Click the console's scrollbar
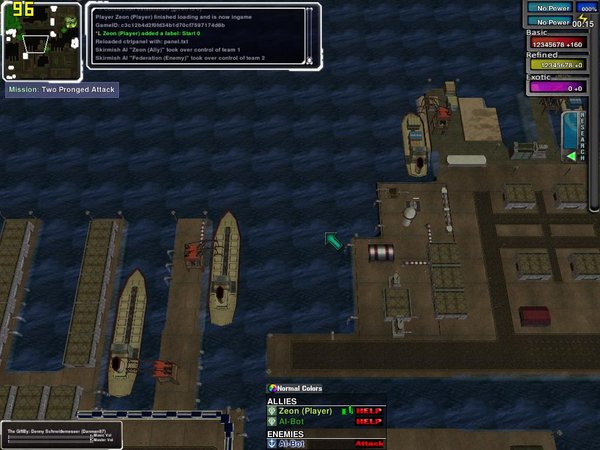 [x=311, y=35]
